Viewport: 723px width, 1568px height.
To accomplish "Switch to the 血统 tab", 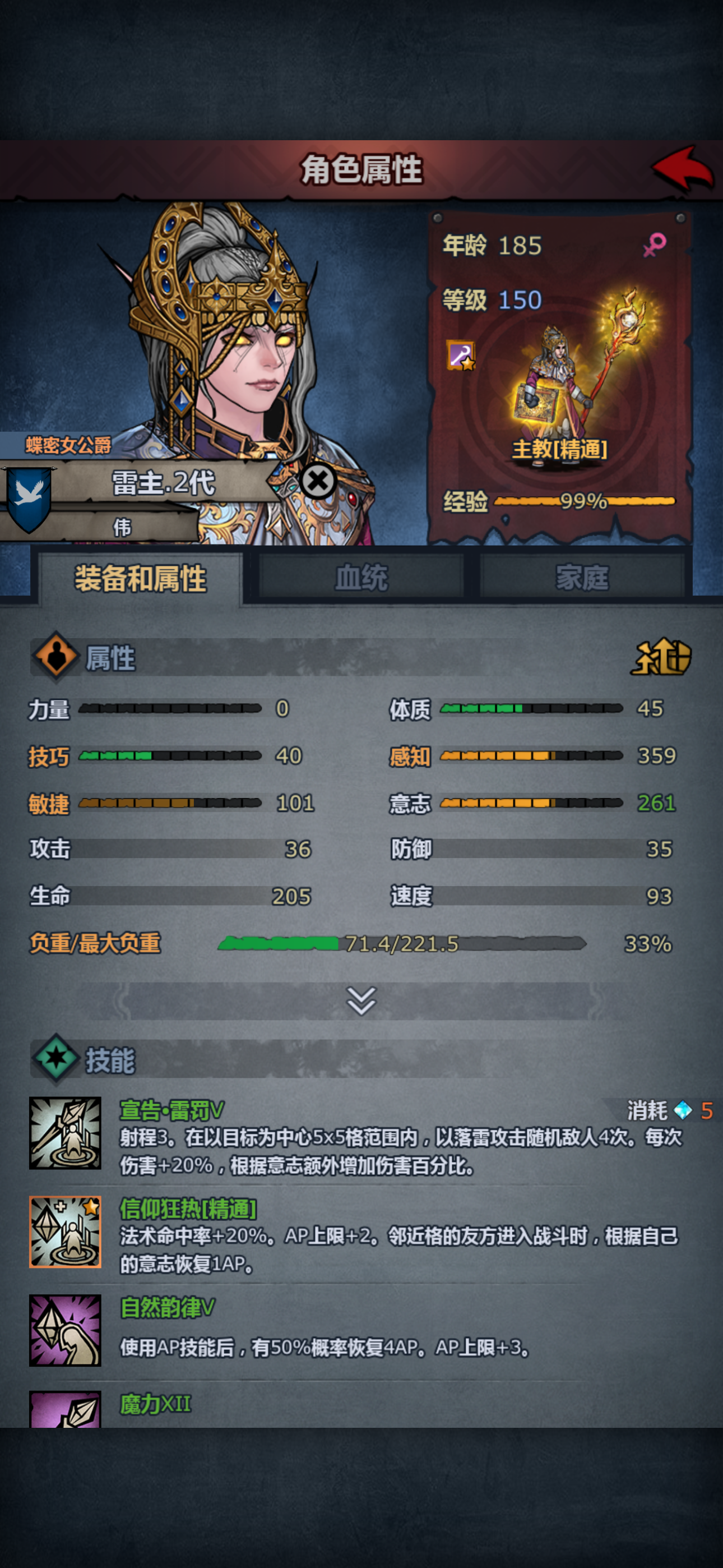I will tap(361, 578).
